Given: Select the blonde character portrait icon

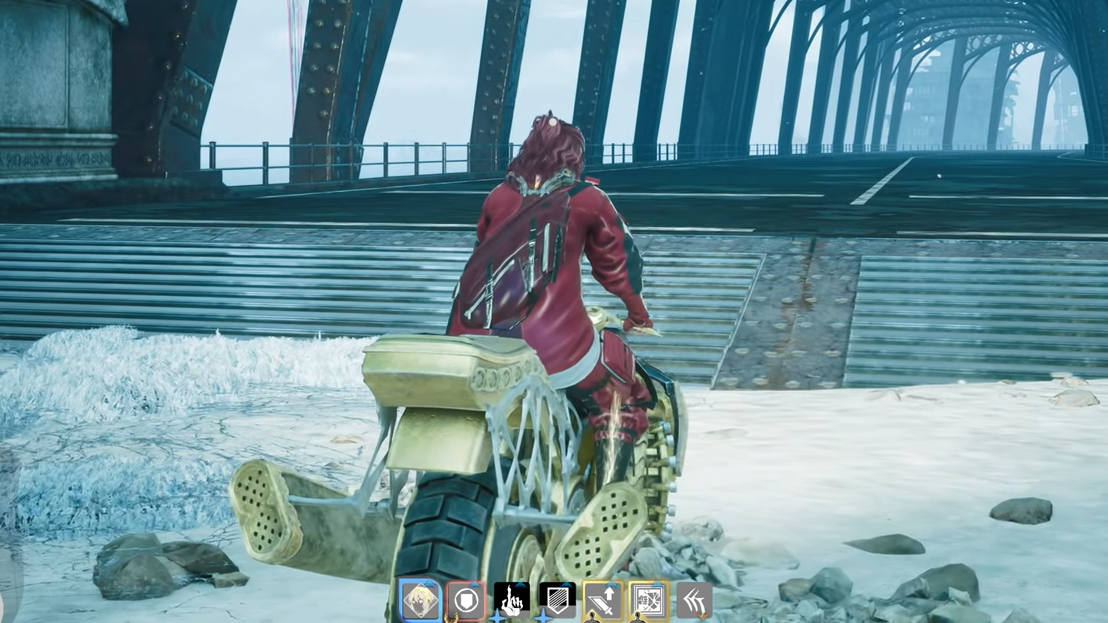Looking at the screenshot, I should point(420,601).
